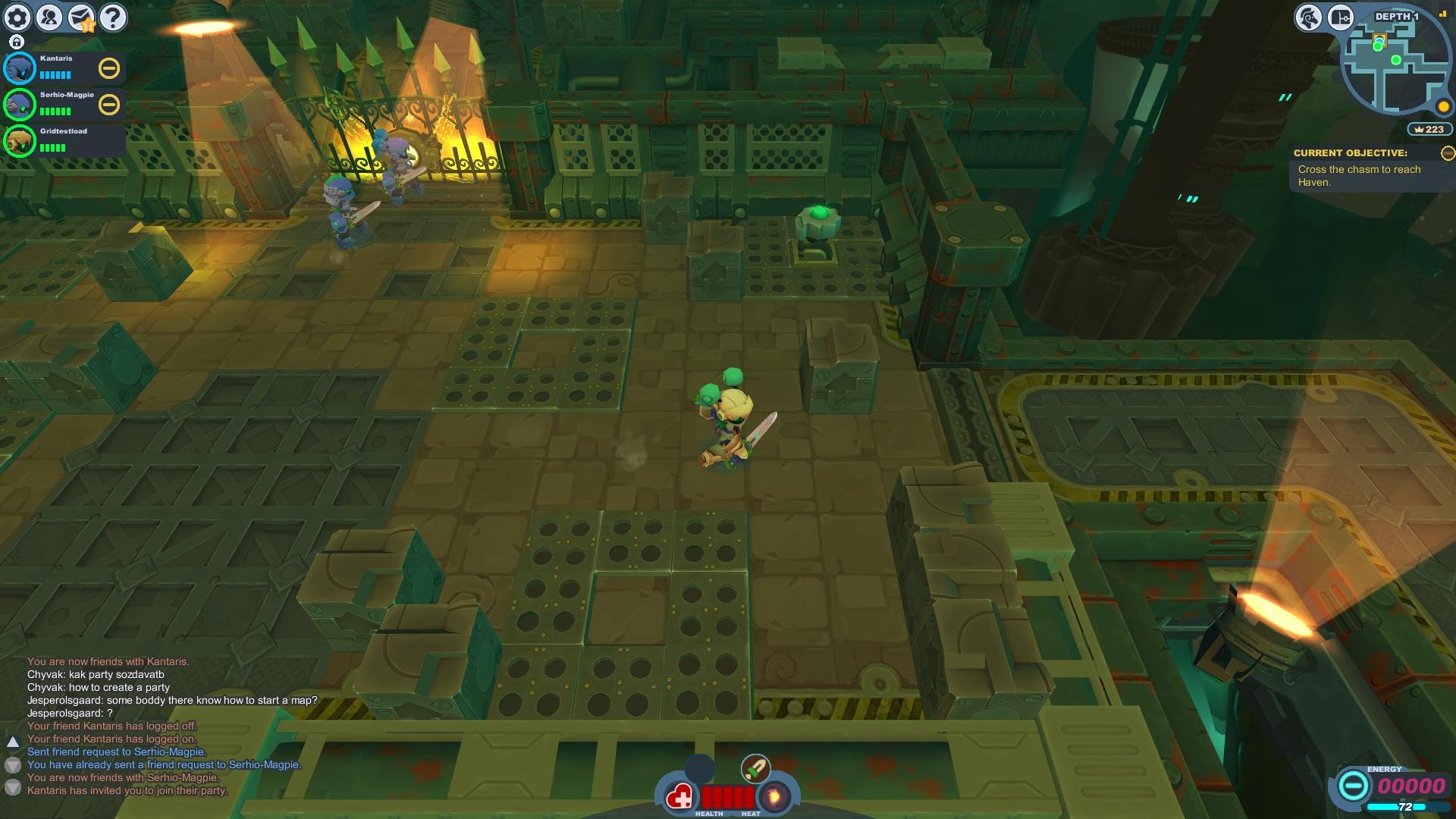Expand chat with the white arrow
The width and height of the screenshot is (1456, 819).
click(13, 742)
